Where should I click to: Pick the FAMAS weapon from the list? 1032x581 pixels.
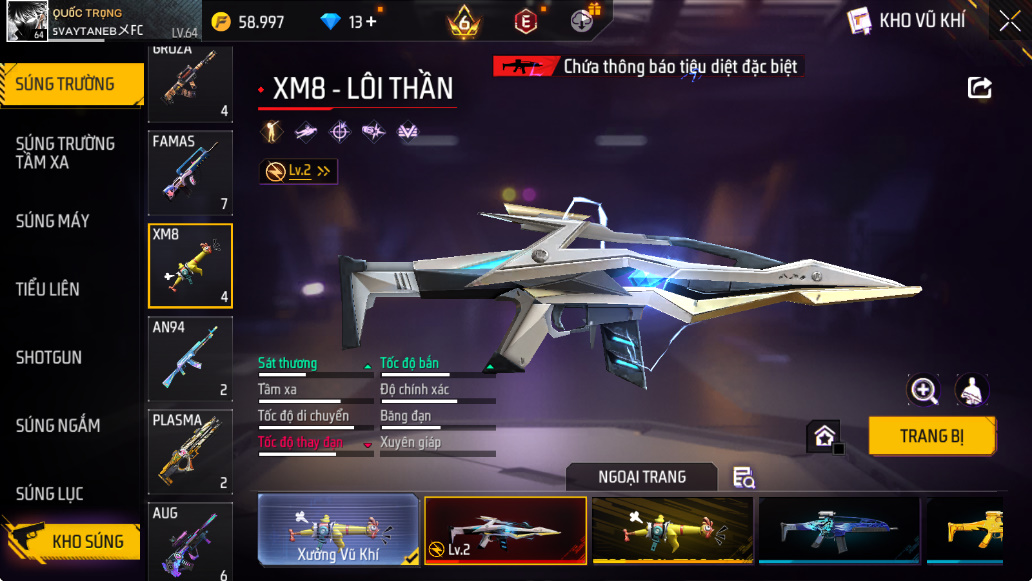(x=190, y=173)
